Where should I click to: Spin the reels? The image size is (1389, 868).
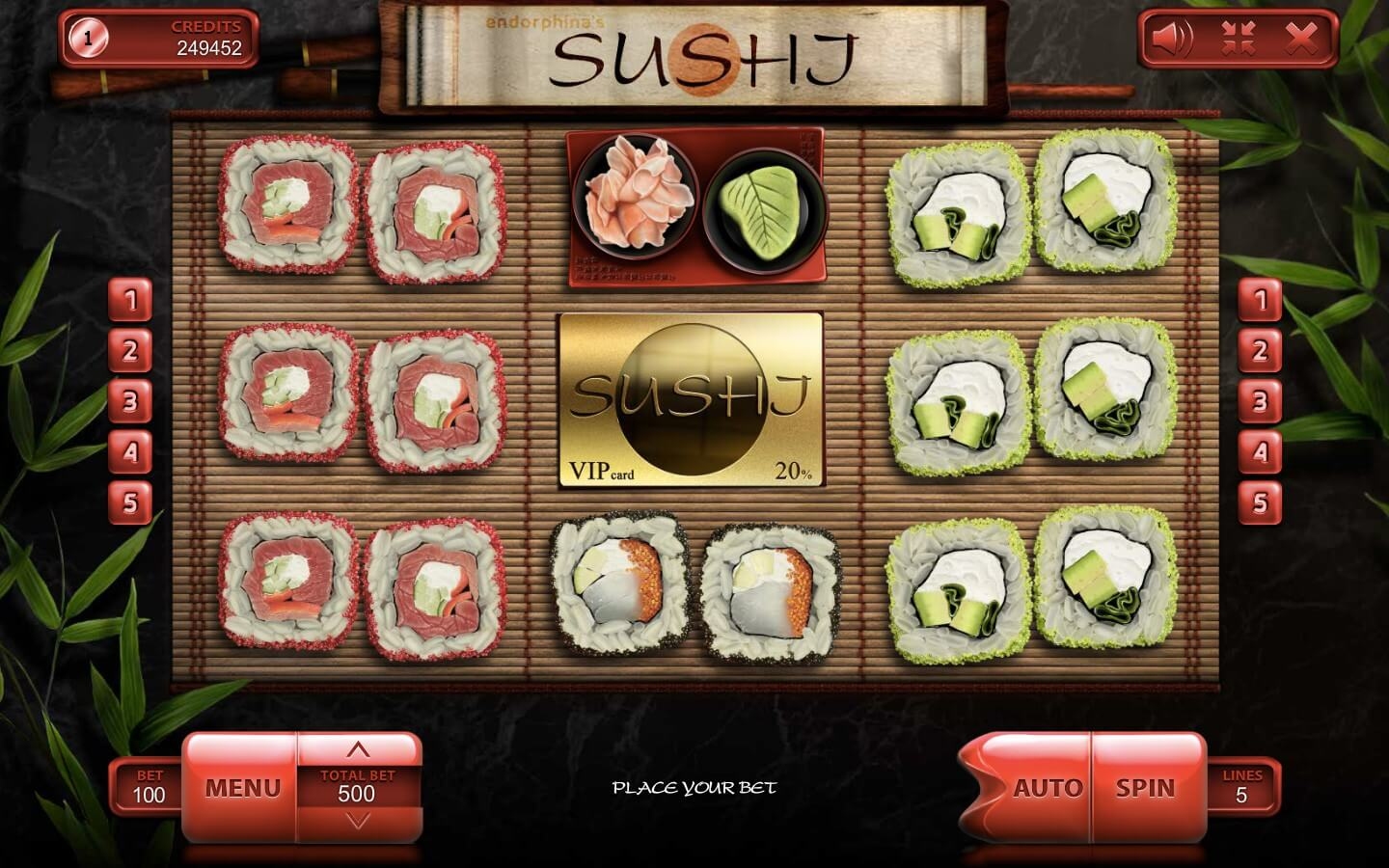coord(1146,788)
